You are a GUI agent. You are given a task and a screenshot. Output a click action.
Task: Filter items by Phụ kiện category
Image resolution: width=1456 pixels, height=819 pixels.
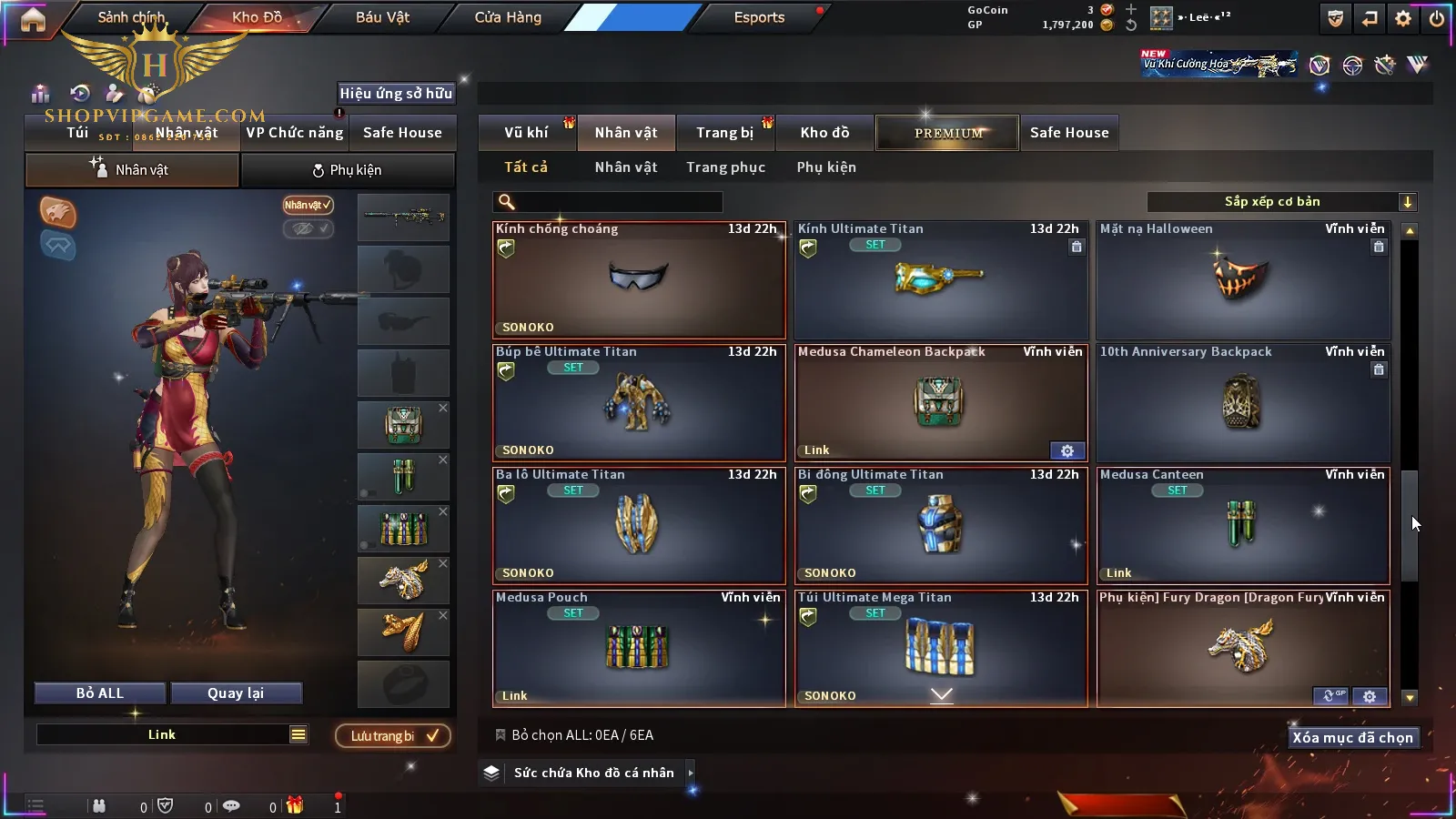tap(826, 167)
